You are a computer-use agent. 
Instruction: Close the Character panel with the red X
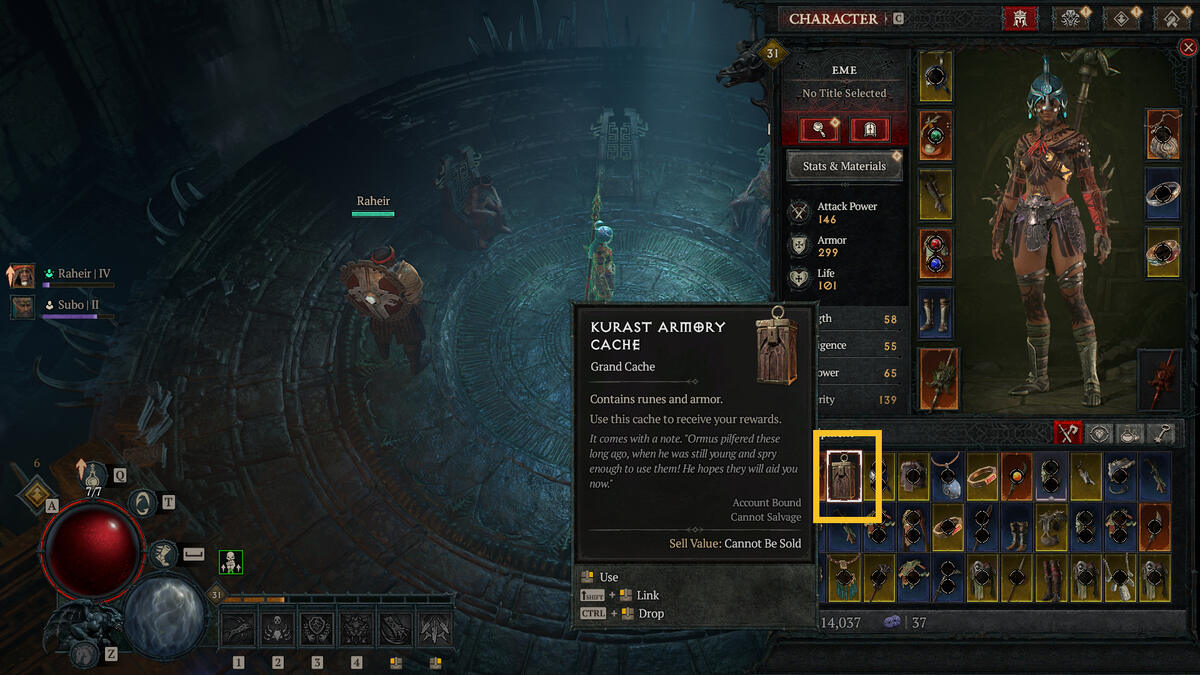[1187, 48]
